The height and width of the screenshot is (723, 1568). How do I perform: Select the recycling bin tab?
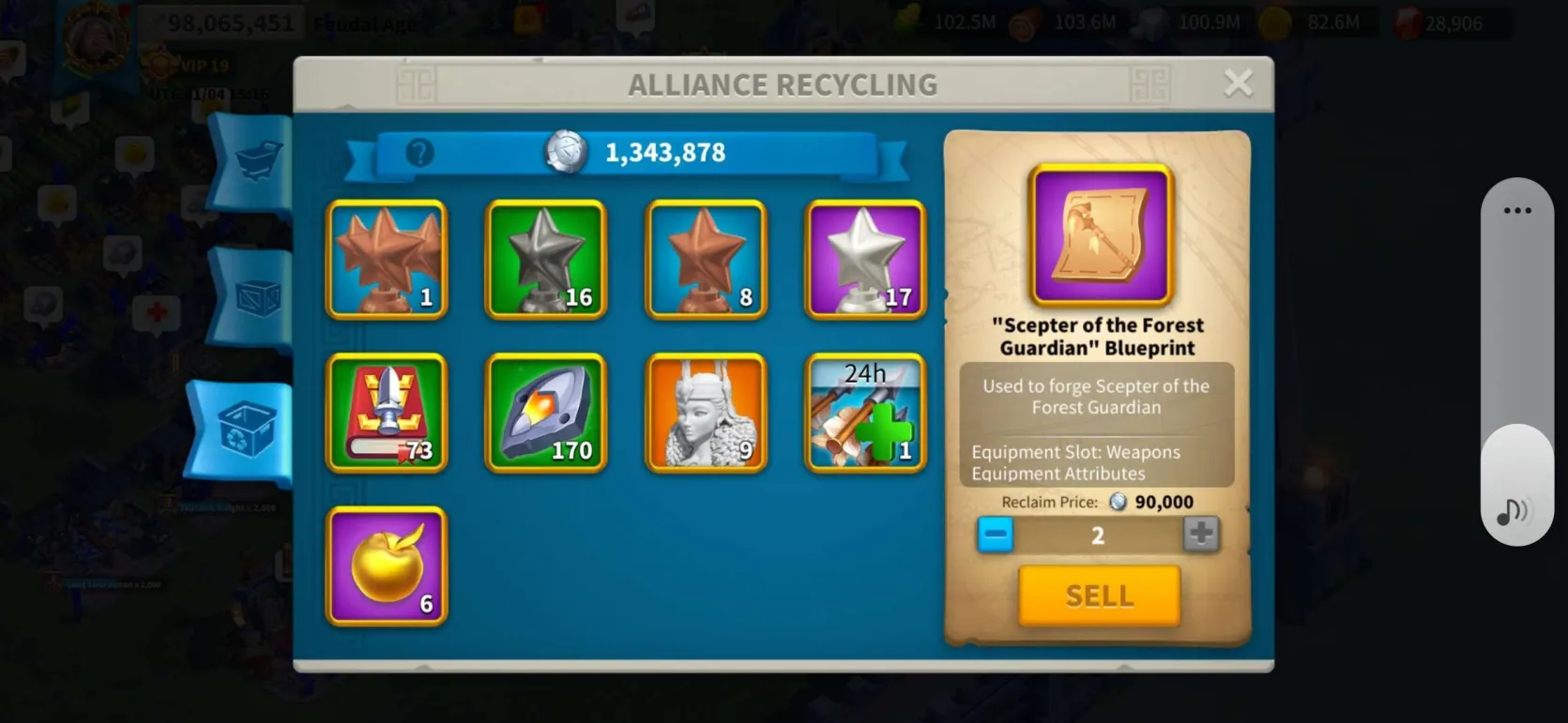(x=246, y=430)
